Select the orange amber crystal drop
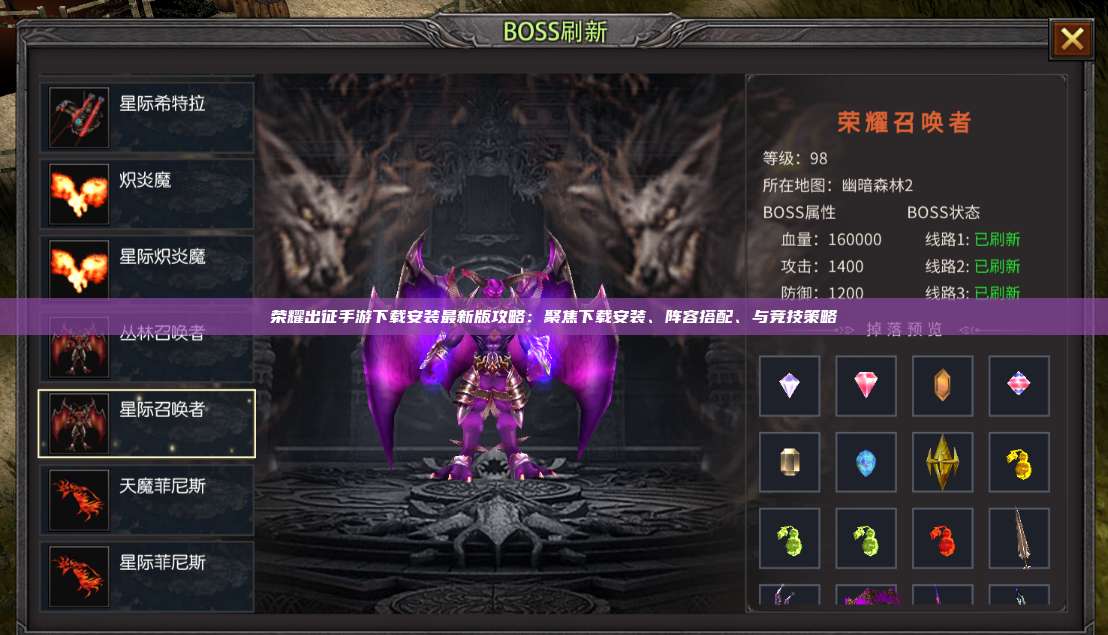 [942, 386]
